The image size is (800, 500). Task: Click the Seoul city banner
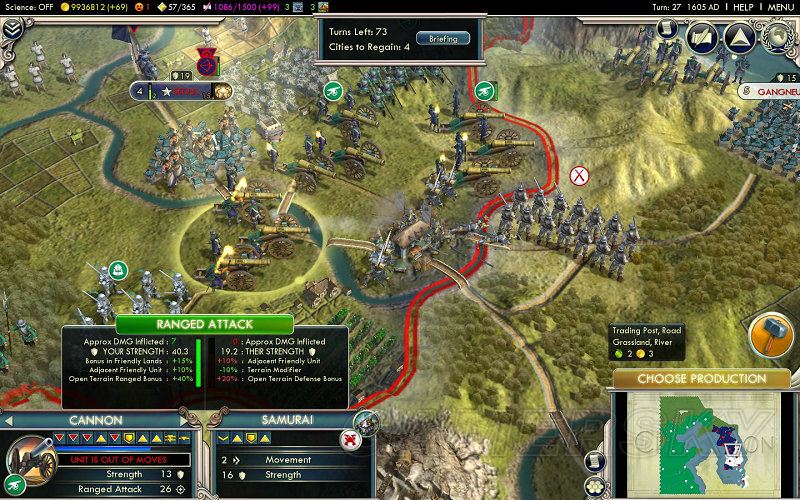[185, 91]
